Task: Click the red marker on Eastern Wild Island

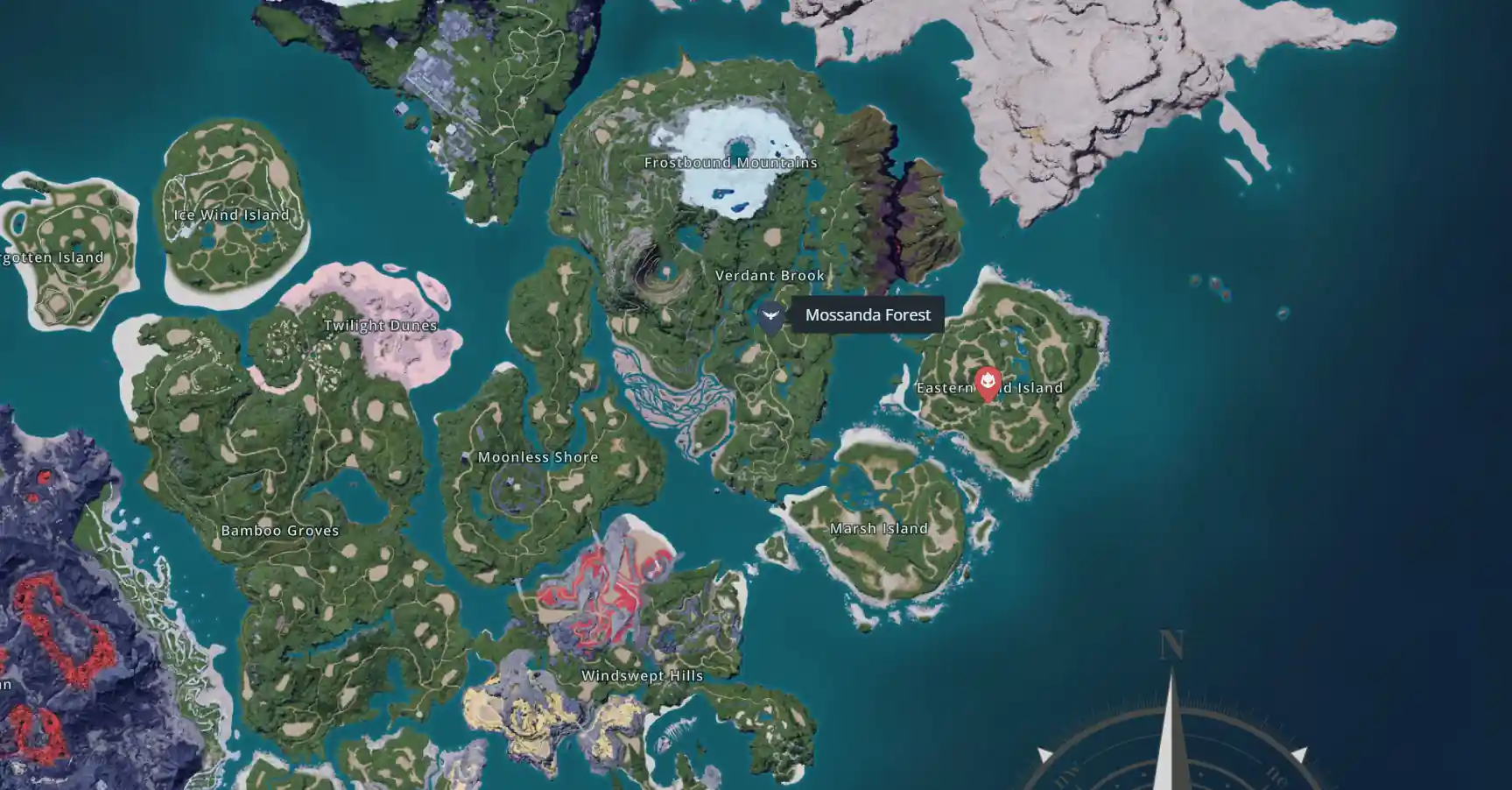Action: [x=988, y=383]
